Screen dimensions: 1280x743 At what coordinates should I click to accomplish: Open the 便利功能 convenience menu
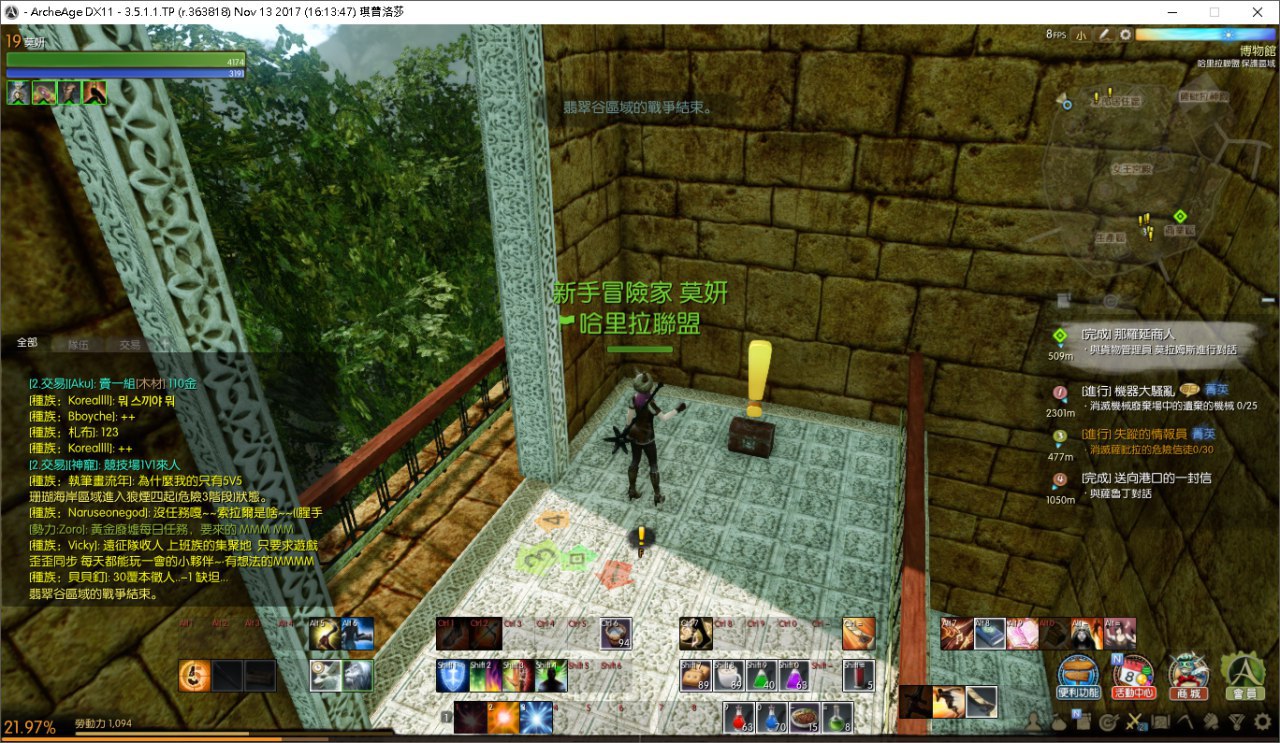(x=1078, y=675)
